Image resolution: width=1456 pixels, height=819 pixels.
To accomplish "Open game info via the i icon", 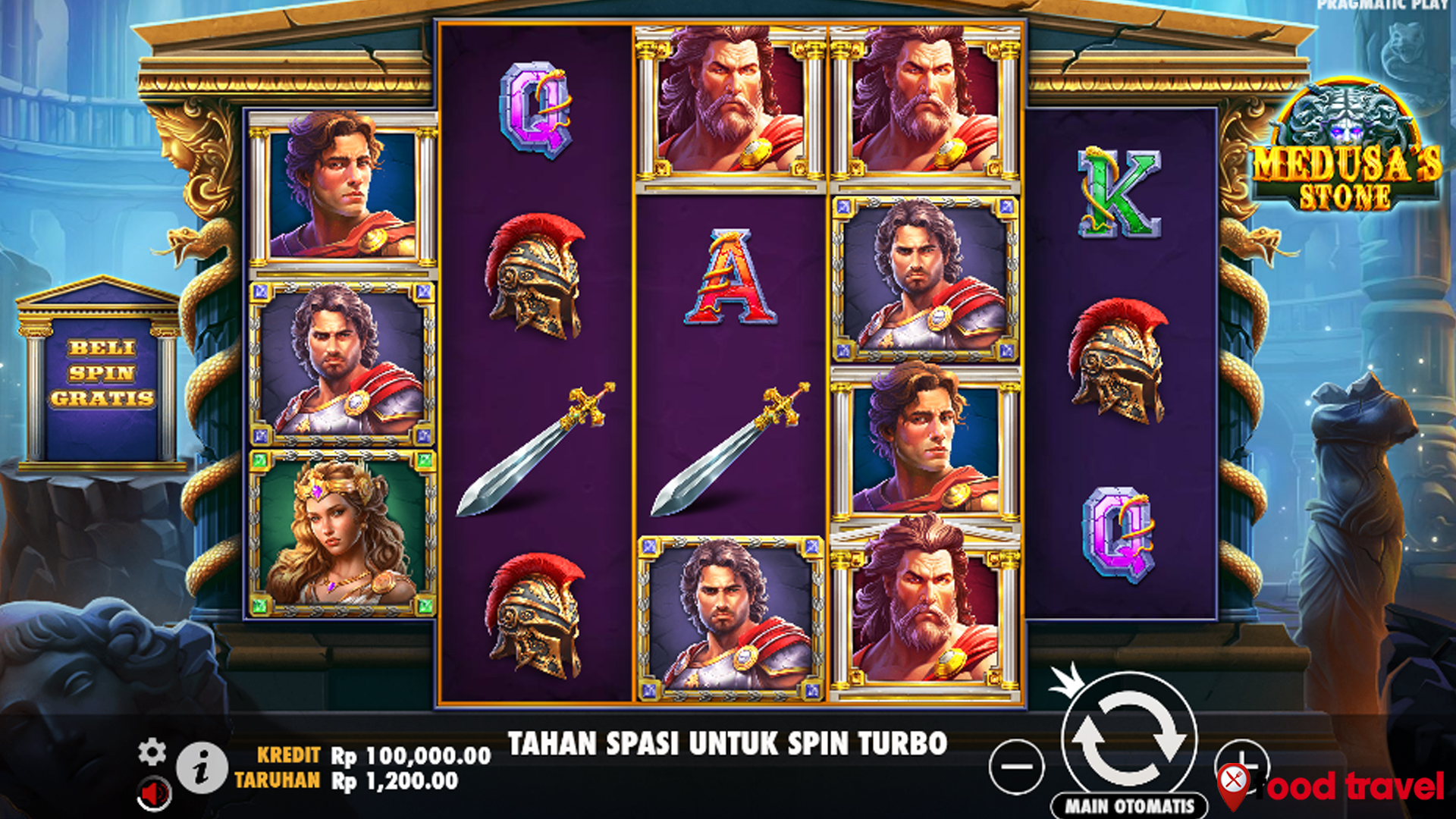I will [201, 767].
